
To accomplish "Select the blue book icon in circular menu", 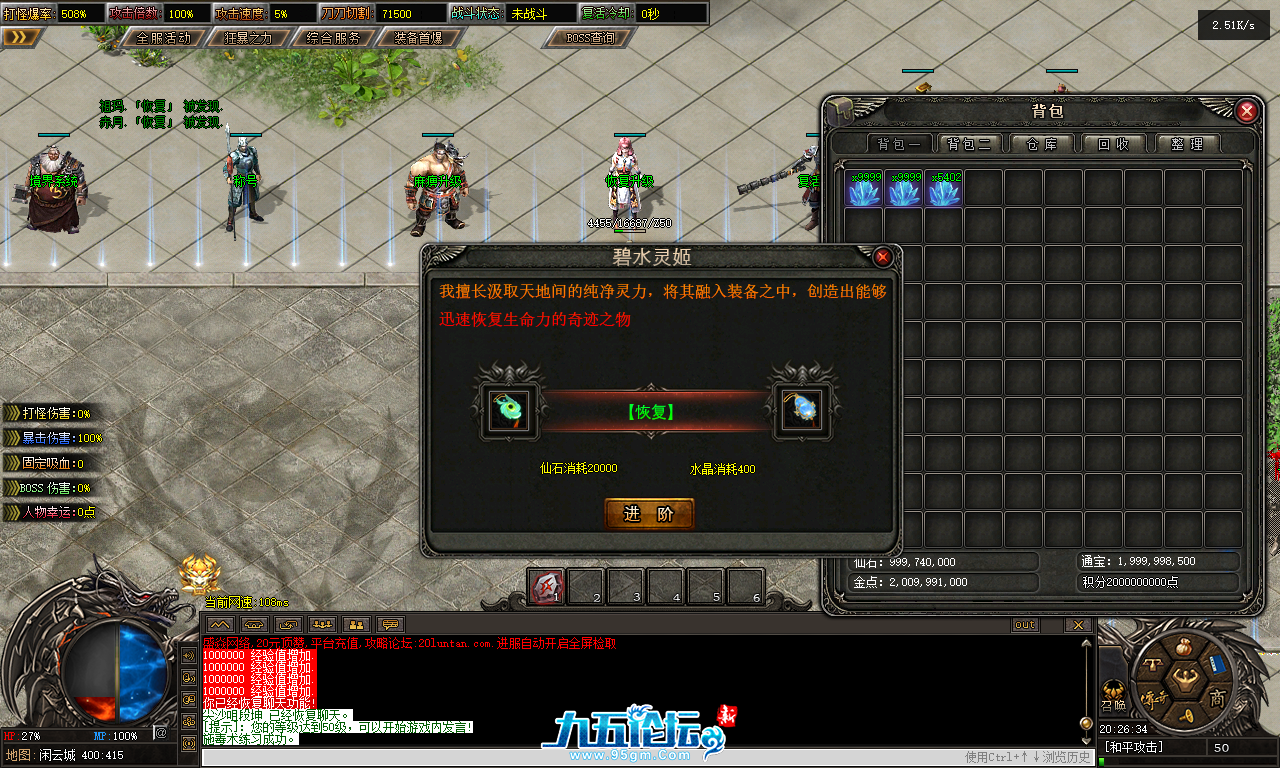I will (1216, 665).
